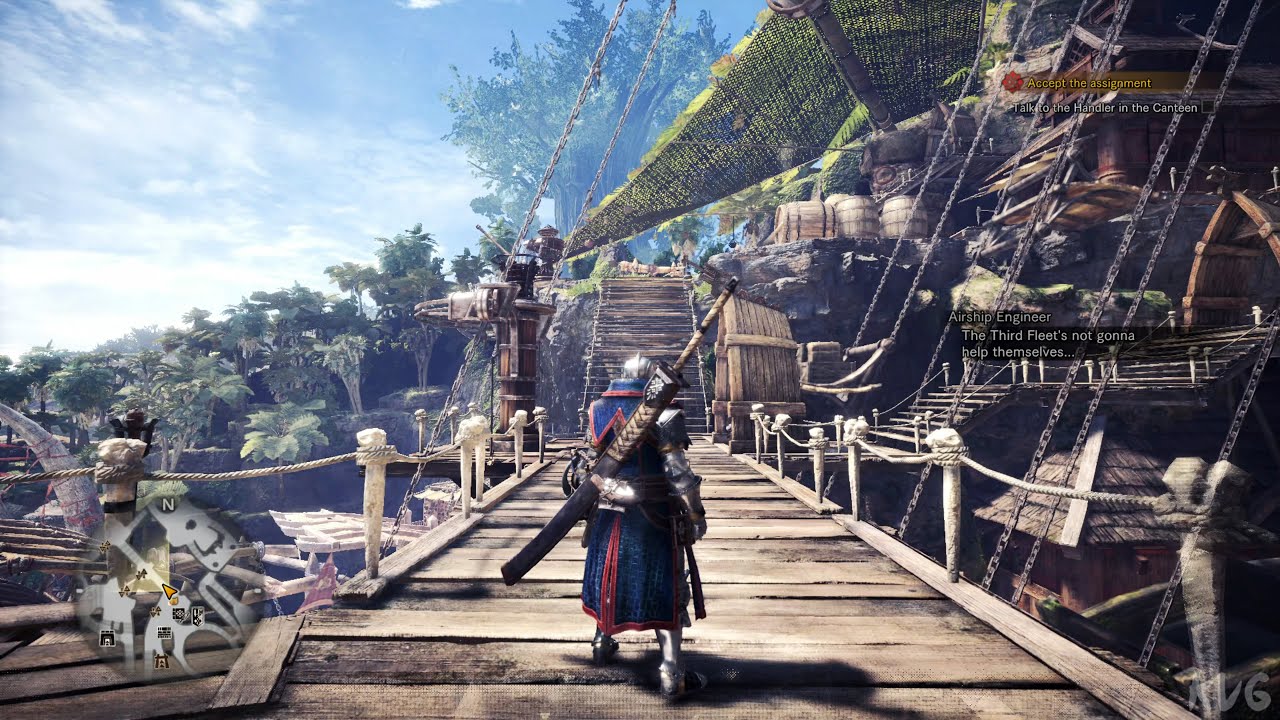Select the N compass marker on the minimap
Viewport: 1280px width, 720px height.
tap(165, 504)
